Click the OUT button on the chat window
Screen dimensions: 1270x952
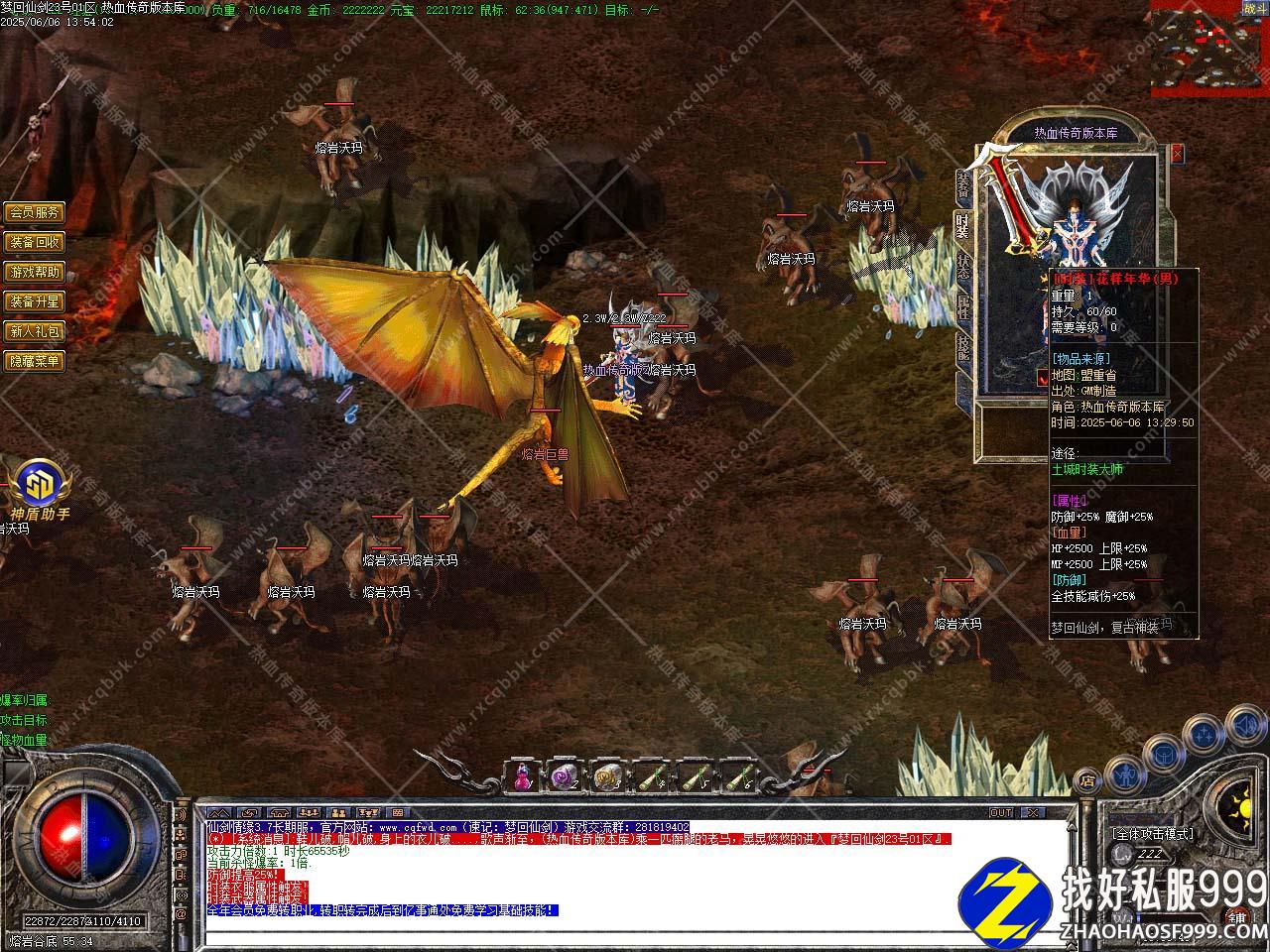click(1001, 812)
